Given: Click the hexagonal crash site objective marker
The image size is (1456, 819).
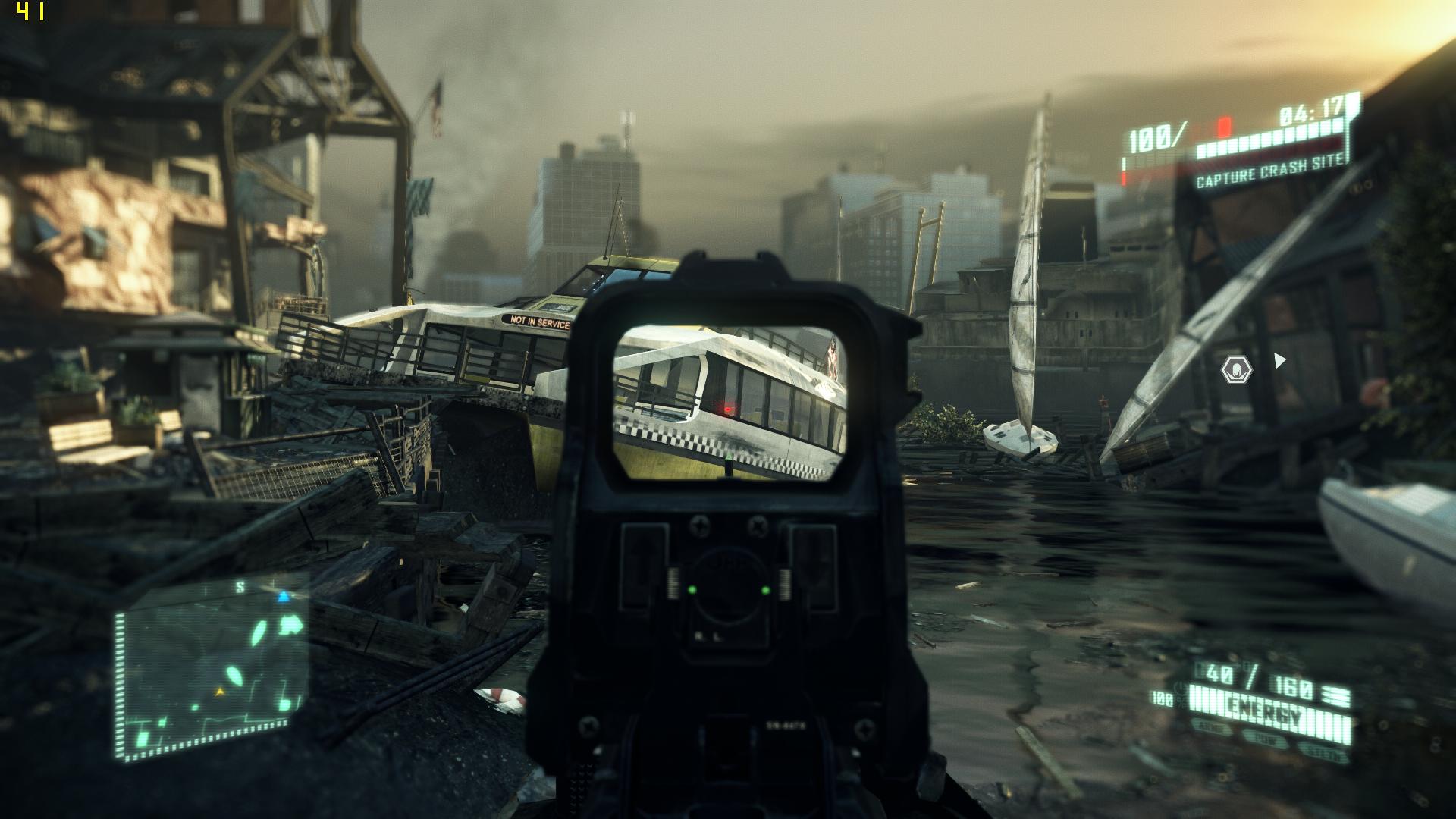Looking at the screenshot, I should 1236,370.
